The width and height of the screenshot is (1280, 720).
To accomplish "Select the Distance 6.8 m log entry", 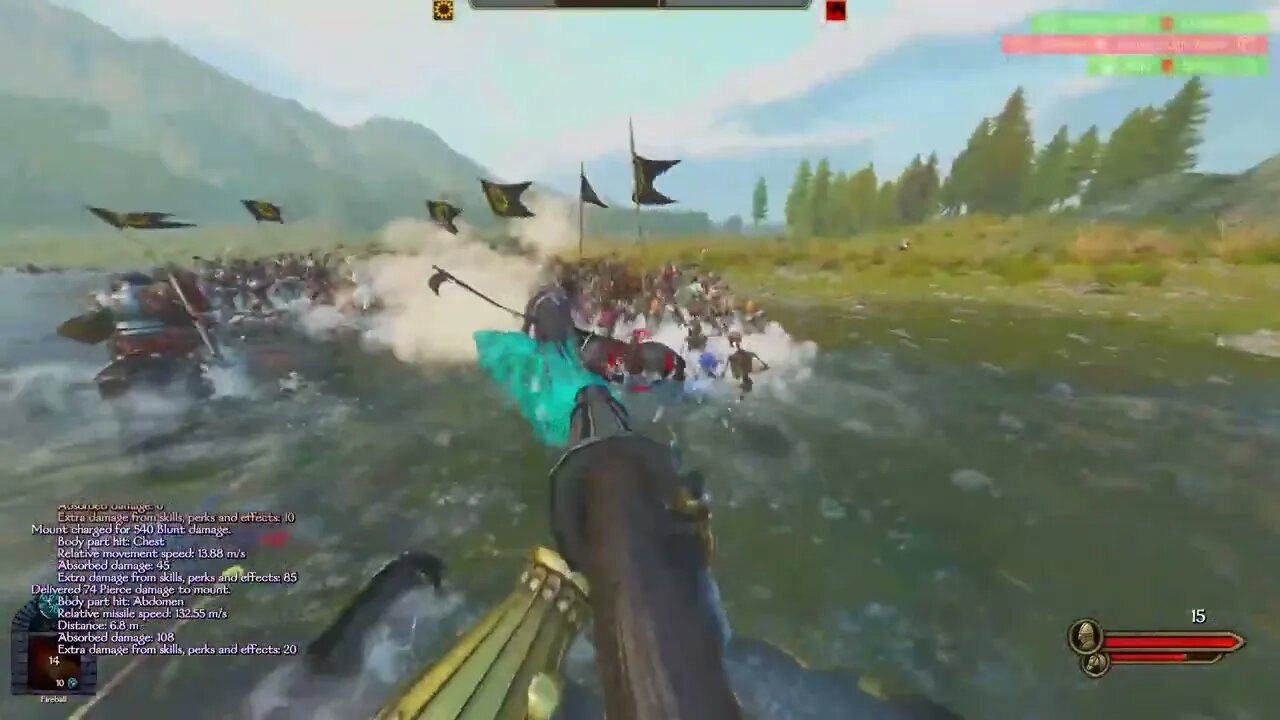I will coord(100,625).
